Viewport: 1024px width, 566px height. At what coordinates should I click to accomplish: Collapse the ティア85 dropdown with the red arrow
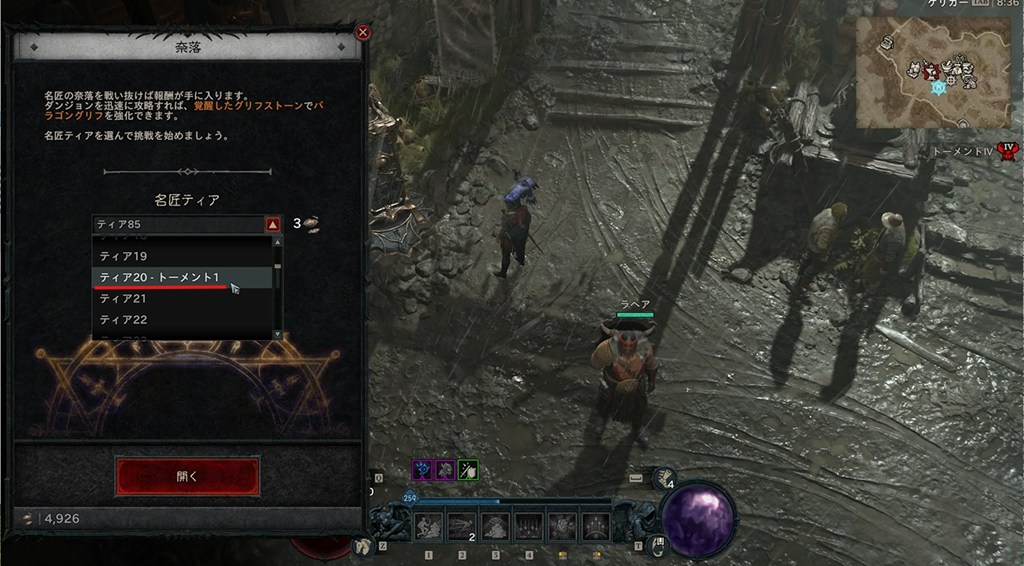[272, 224]
